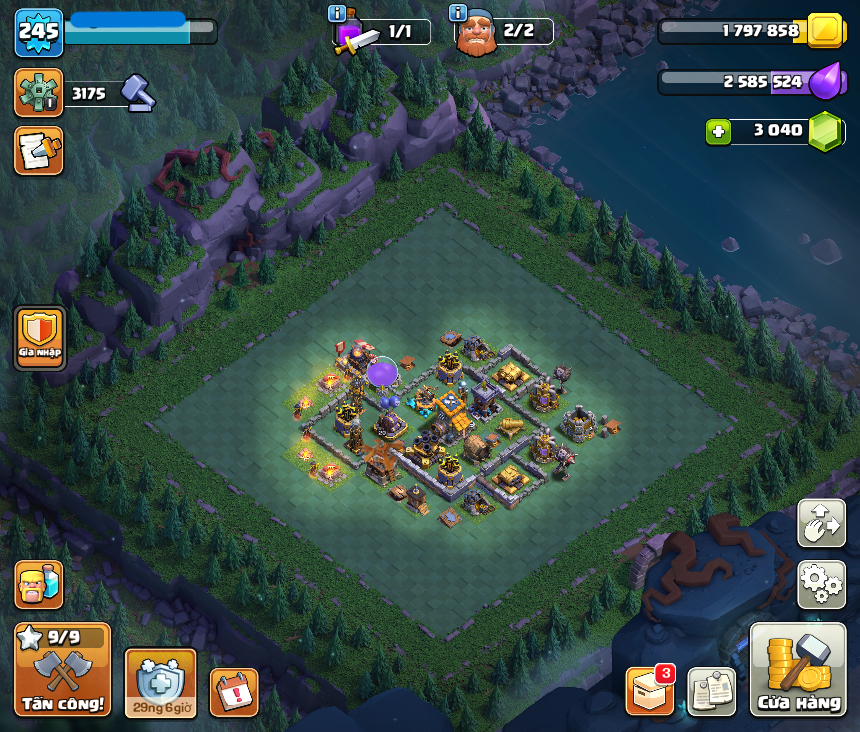Tap the purple elixir drop icon
Image resolution: width=860 pixels, height=732 pixels.
(826, 81)
